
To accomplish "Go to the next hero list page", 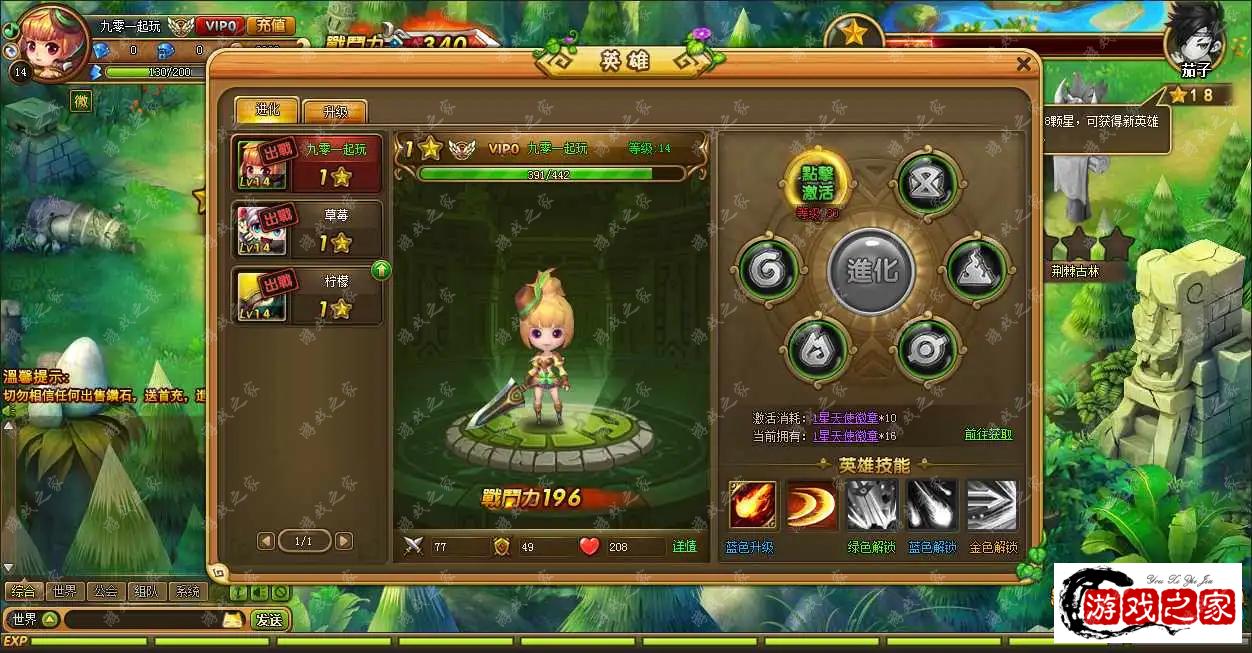I will (x=344, y=541).
